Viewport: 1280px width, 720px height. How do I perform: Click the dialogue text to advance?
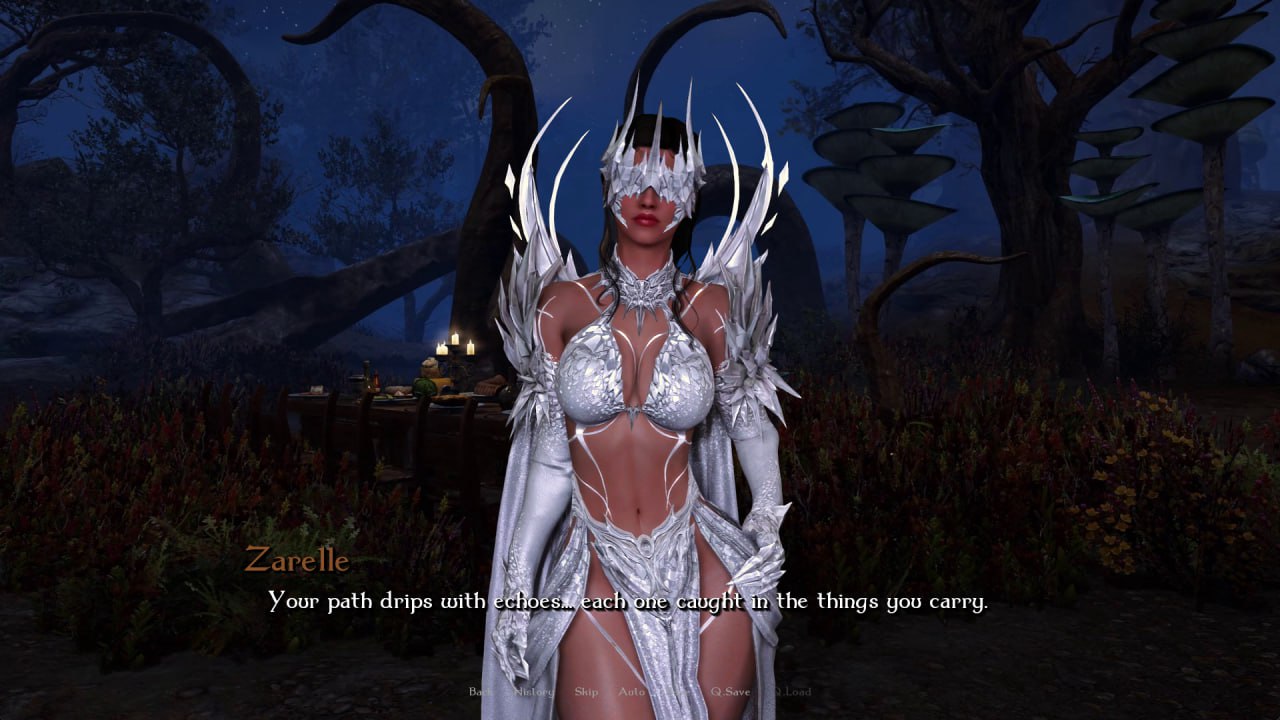tap(627, 602)
